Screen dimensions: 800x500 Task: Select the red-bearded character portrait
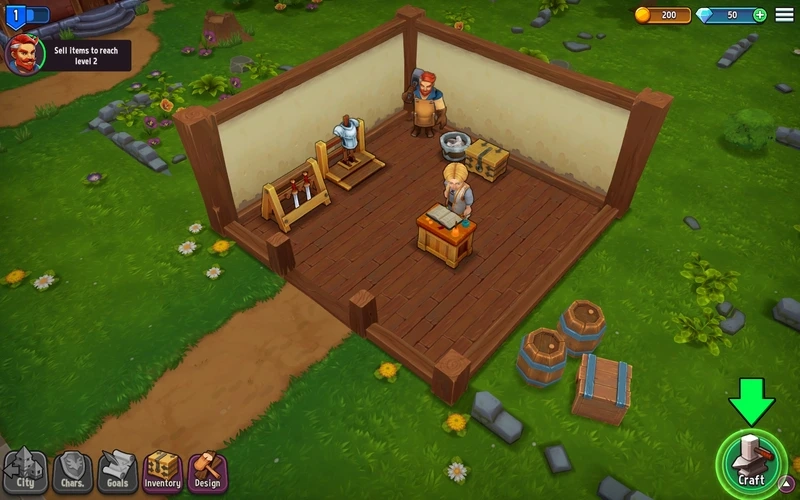point(24,54)
